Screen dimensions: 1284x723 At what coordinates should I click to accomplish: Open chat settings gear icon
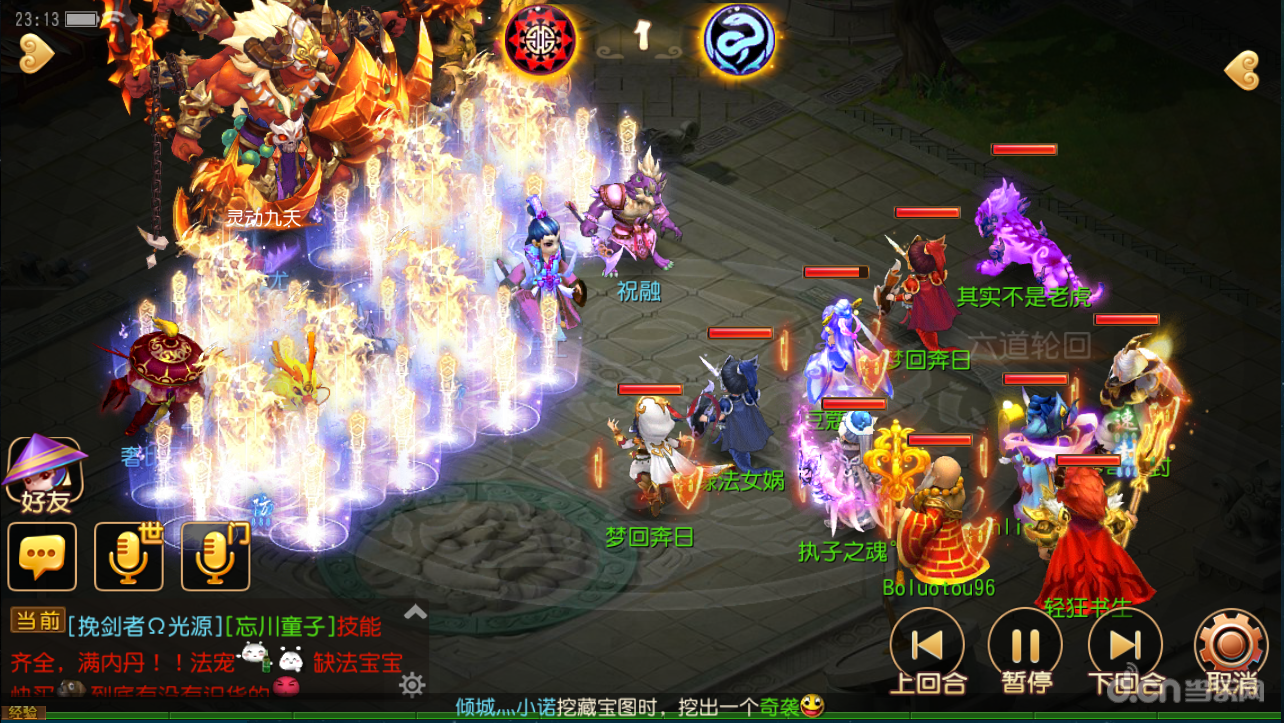click(412, 684)
